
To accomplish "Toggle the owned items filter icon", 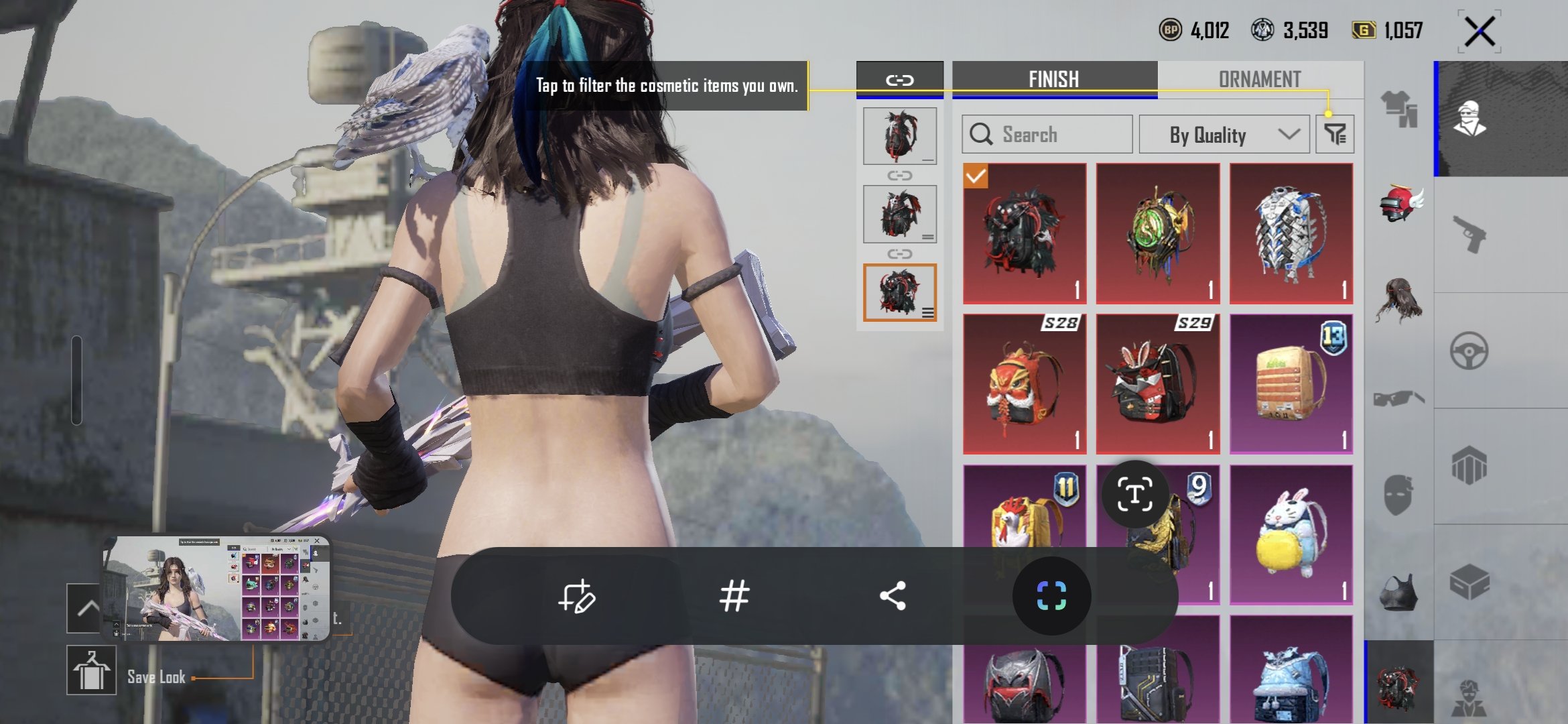I will pyautogui.click(x=1335, y=135).
